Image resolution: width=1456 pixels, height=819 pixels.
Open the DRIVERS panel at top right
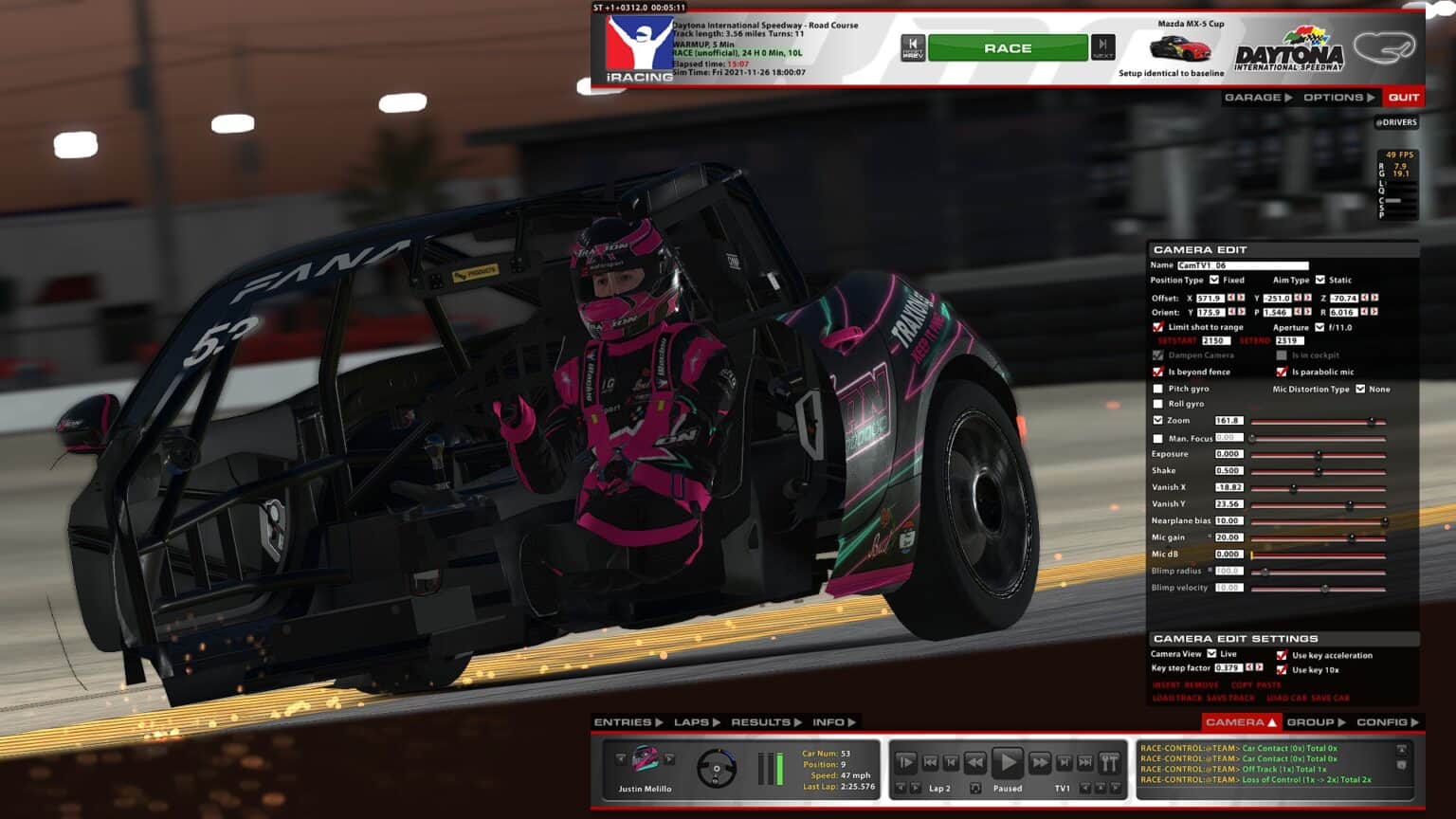pos(1395,121)
